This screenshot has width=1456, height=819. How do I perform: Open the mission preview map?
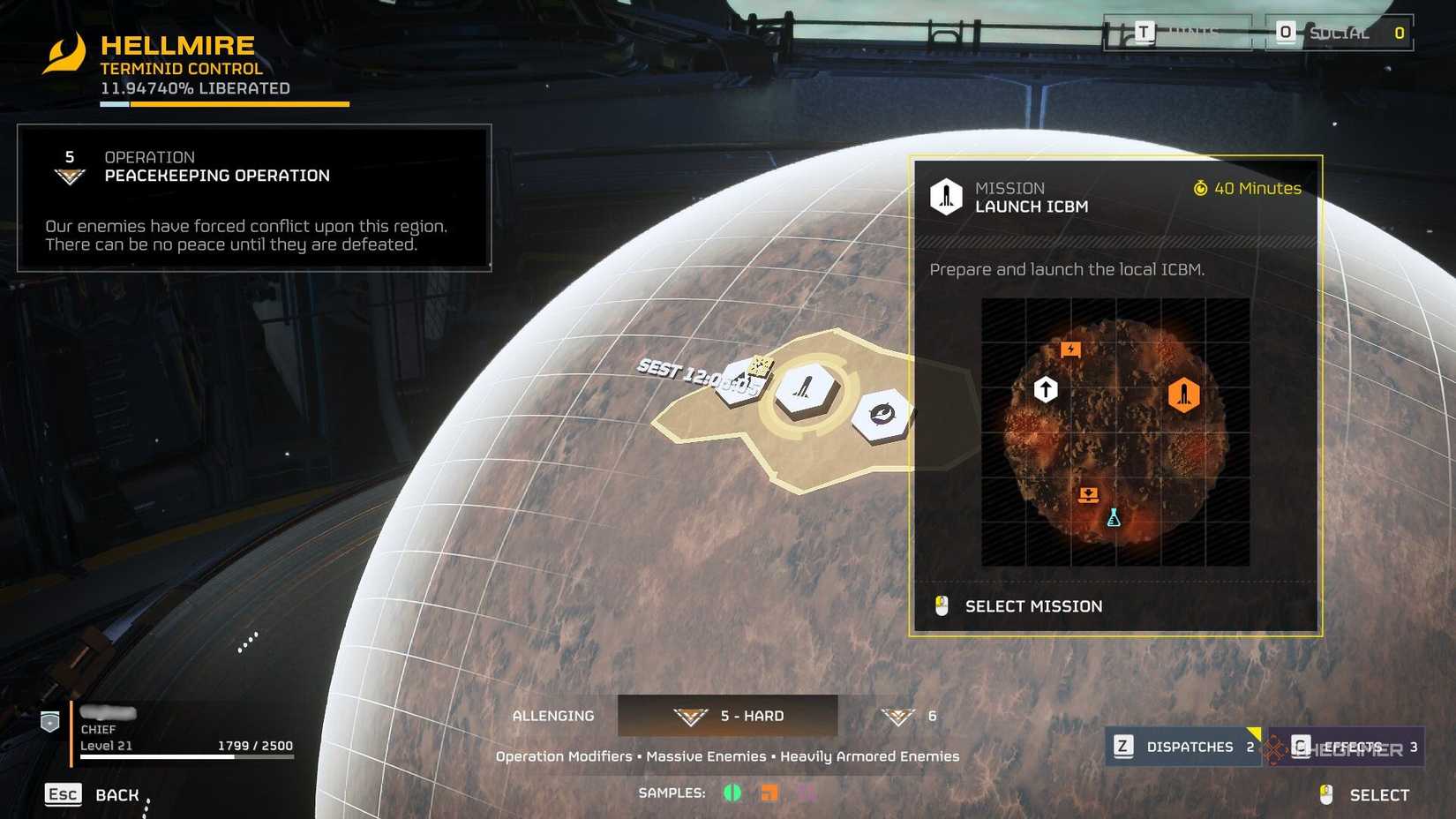click(1115, 432)
